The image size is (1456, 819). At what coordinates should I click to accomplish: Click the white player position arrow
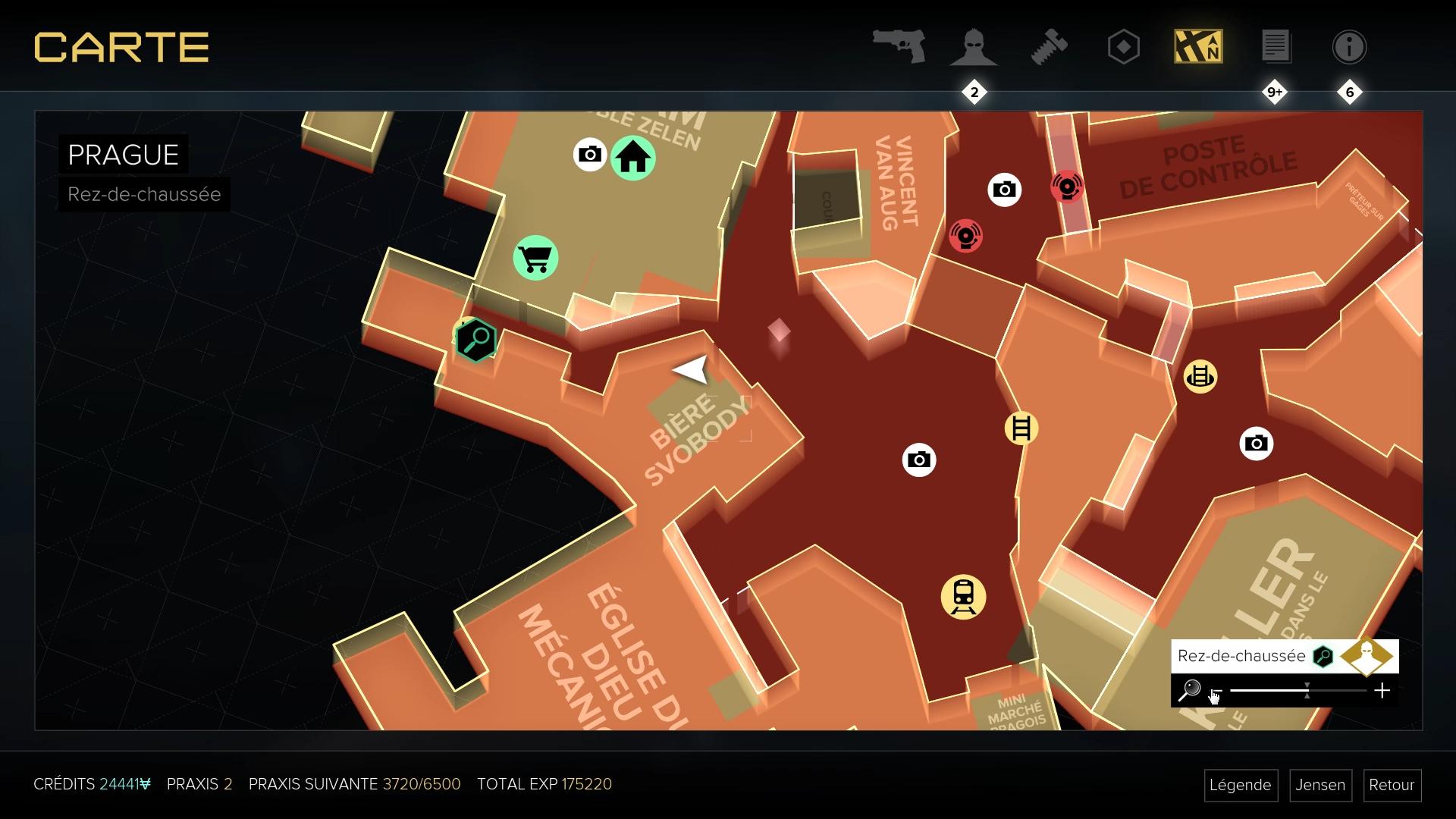(x=691, y=369)
